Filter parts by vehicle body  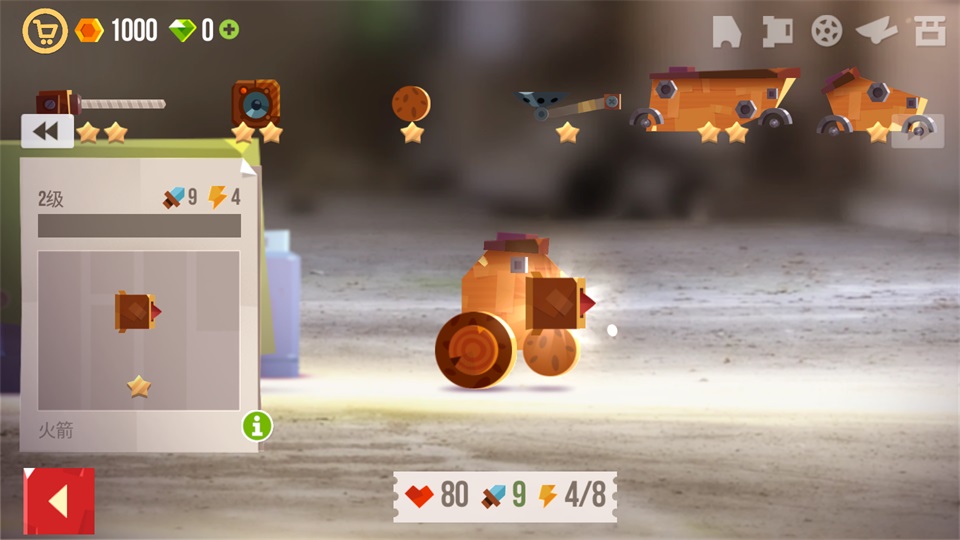[727, 32]
